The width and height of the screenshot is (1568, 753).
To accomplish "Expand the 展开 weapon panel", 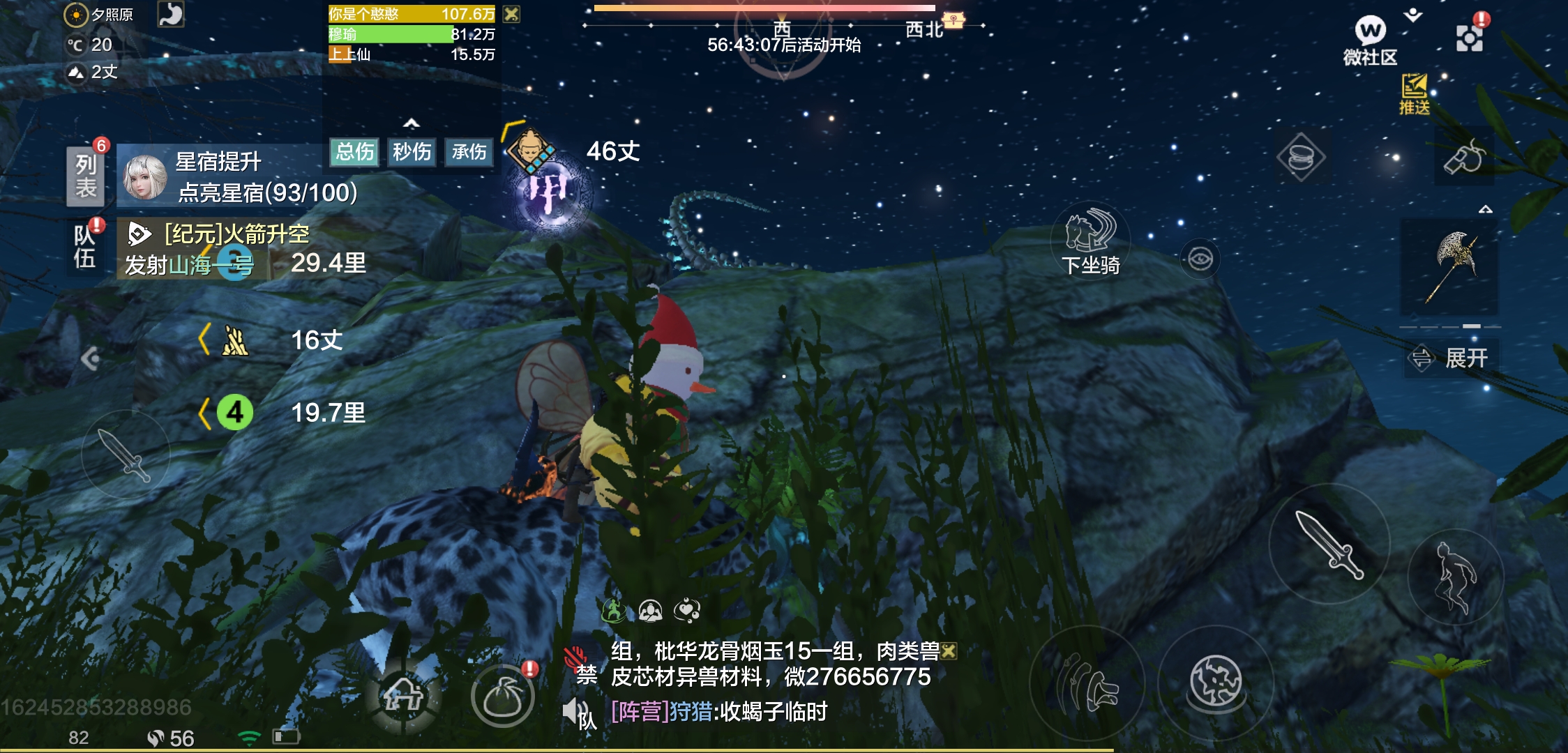I will [x=1451, y=358].
